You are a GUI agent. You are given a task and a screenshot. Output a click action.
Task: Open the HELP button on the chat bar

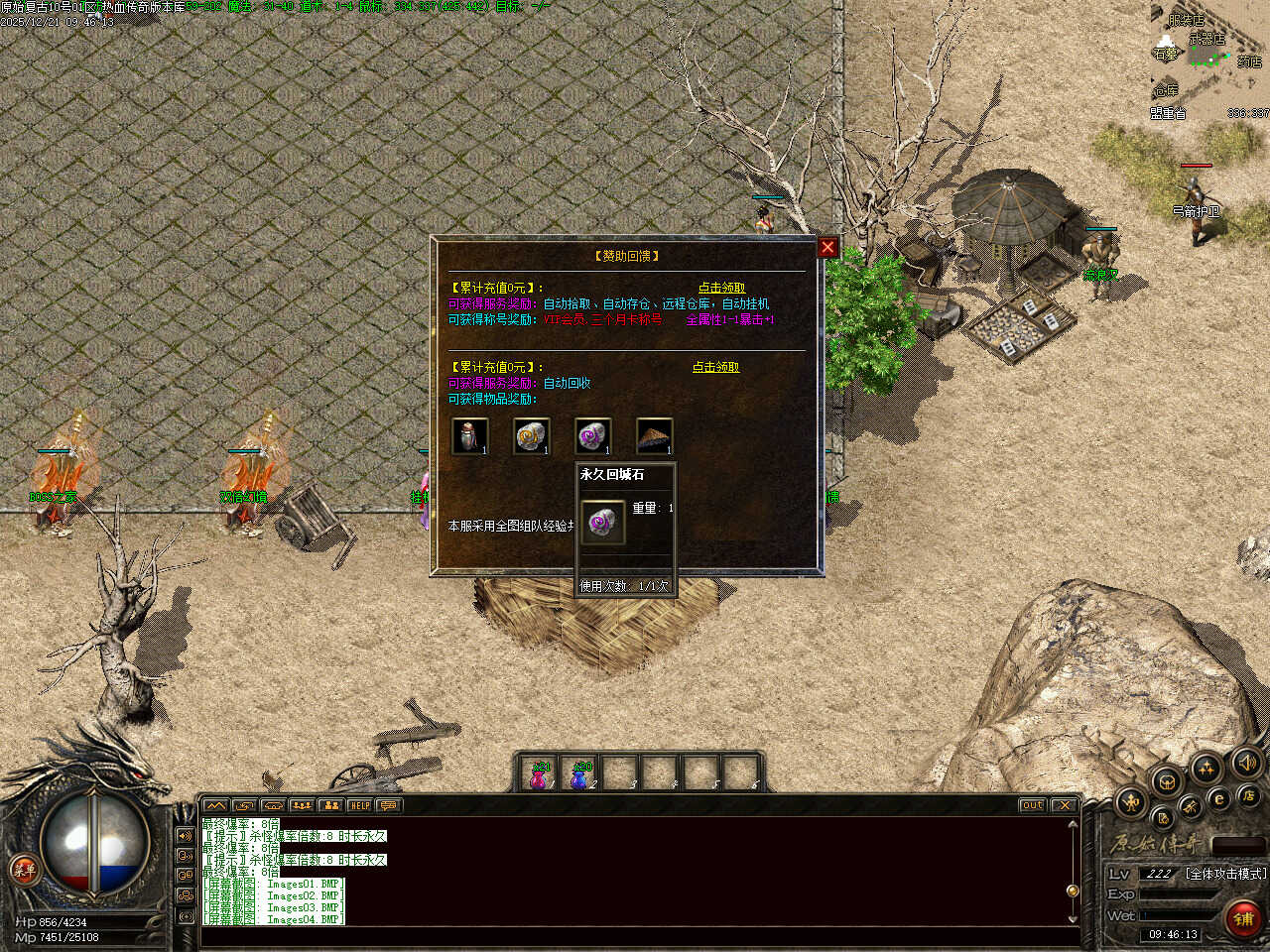click(x=359, y=805)
